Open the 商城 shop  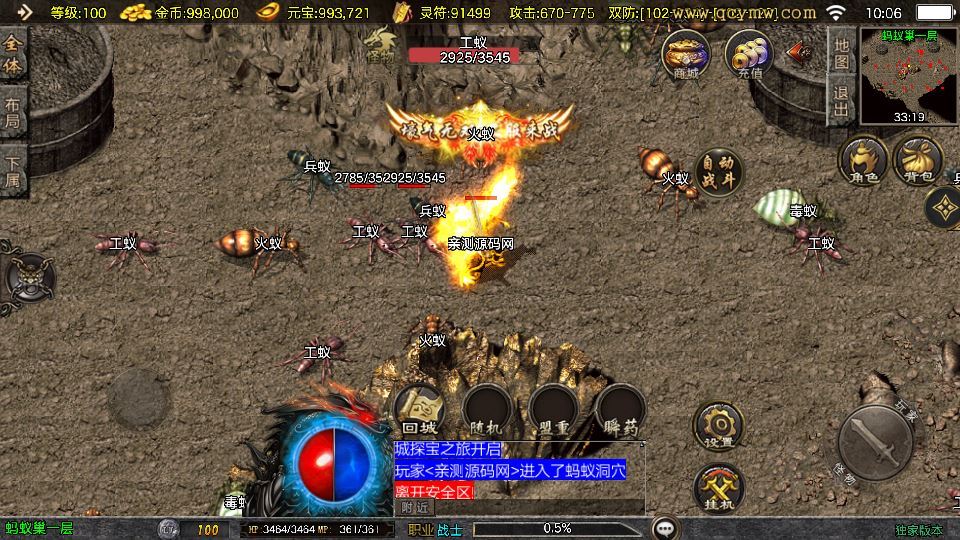(686, 54)
